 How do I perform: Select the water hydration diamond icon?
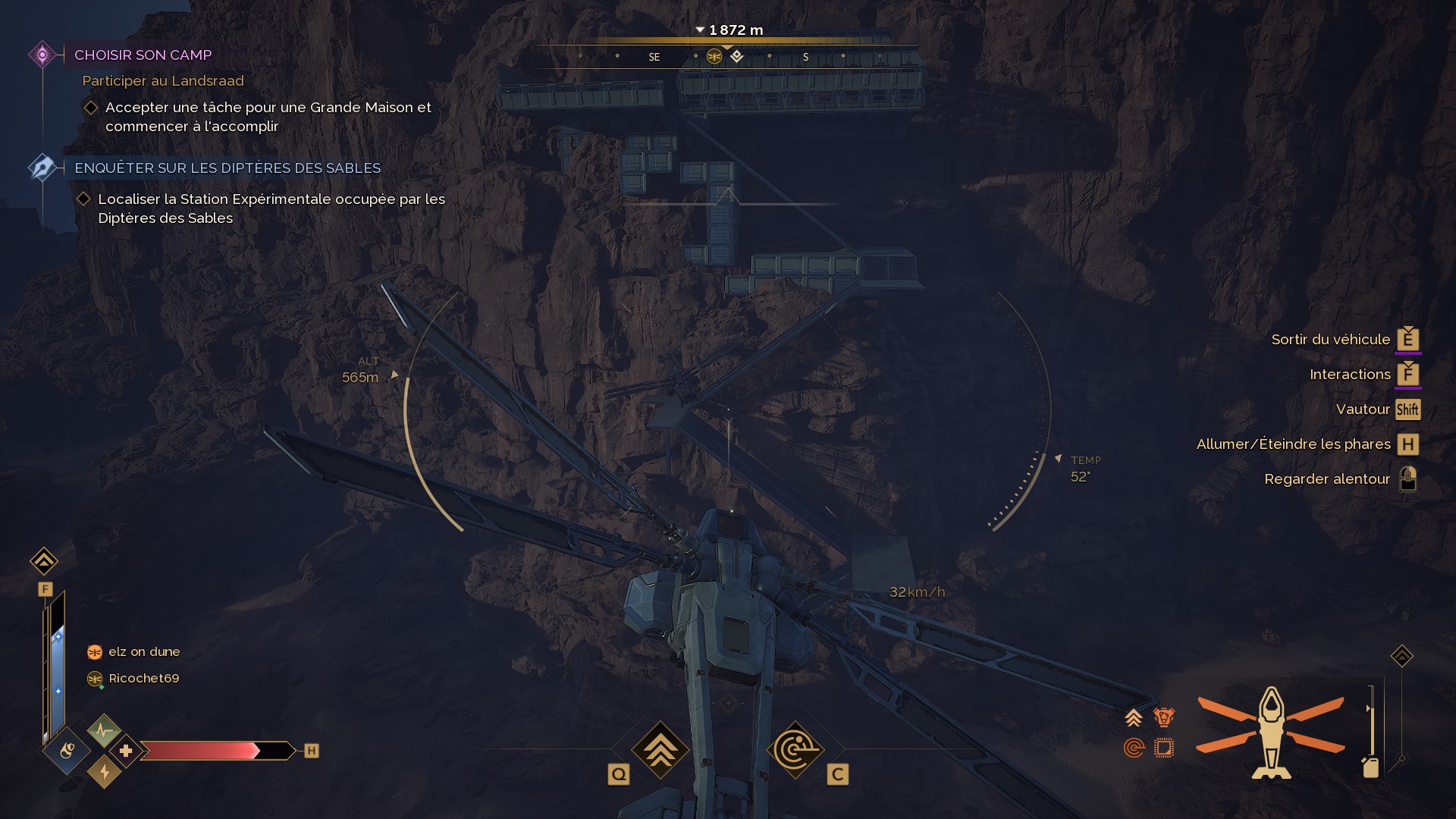[x=67, y=751]
